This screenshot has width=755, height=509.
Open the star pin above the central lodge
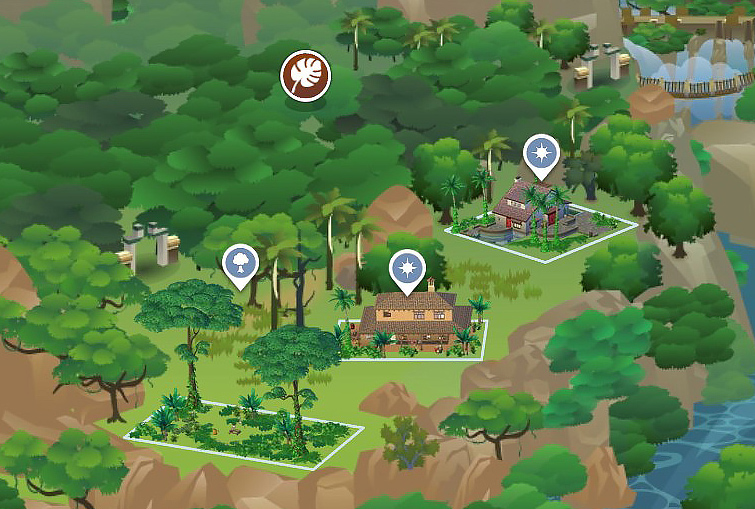(x=407, y=269)
